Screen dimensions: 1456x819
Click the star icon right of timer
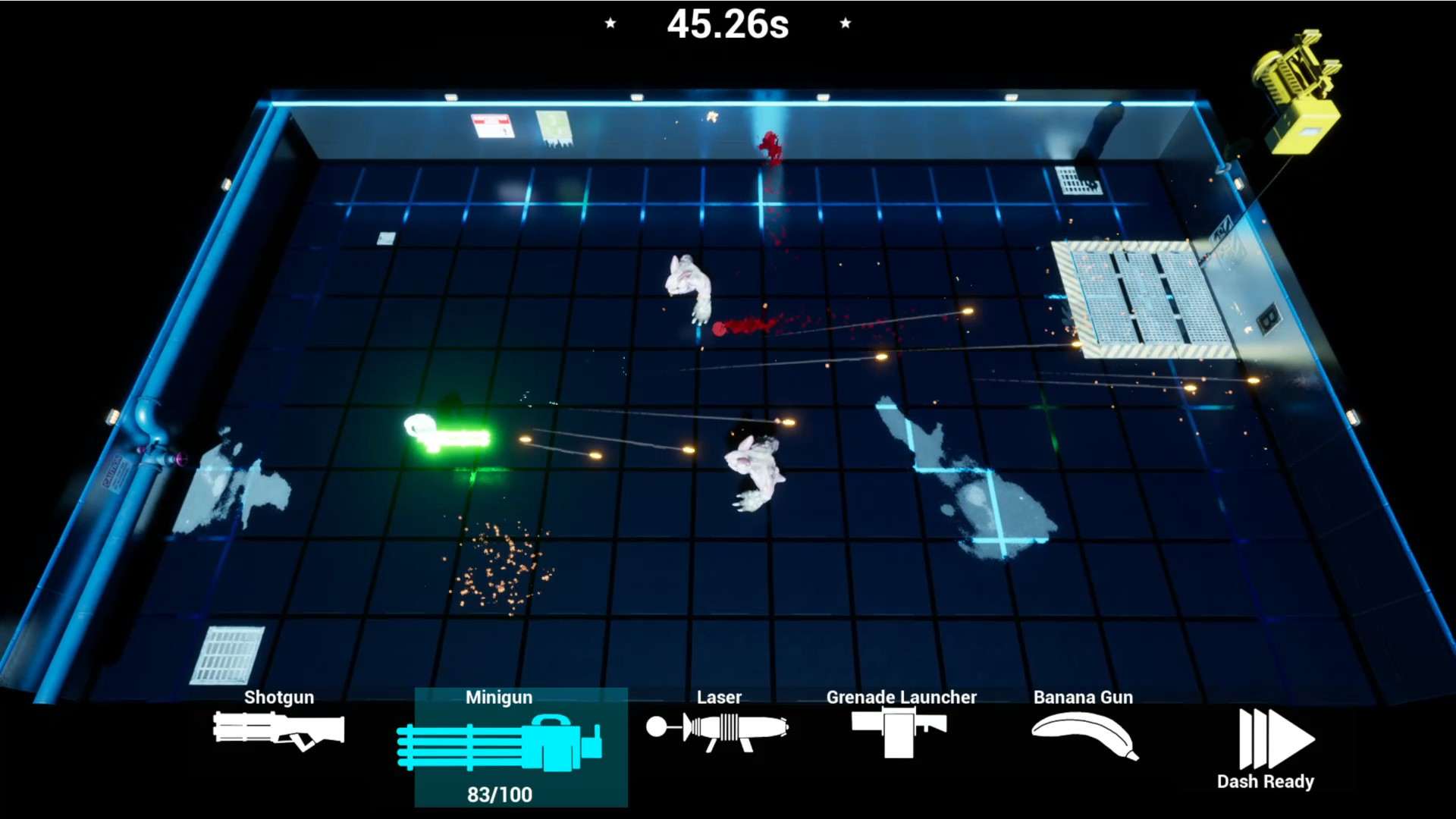pyautogui.click(x=845, y=24)
